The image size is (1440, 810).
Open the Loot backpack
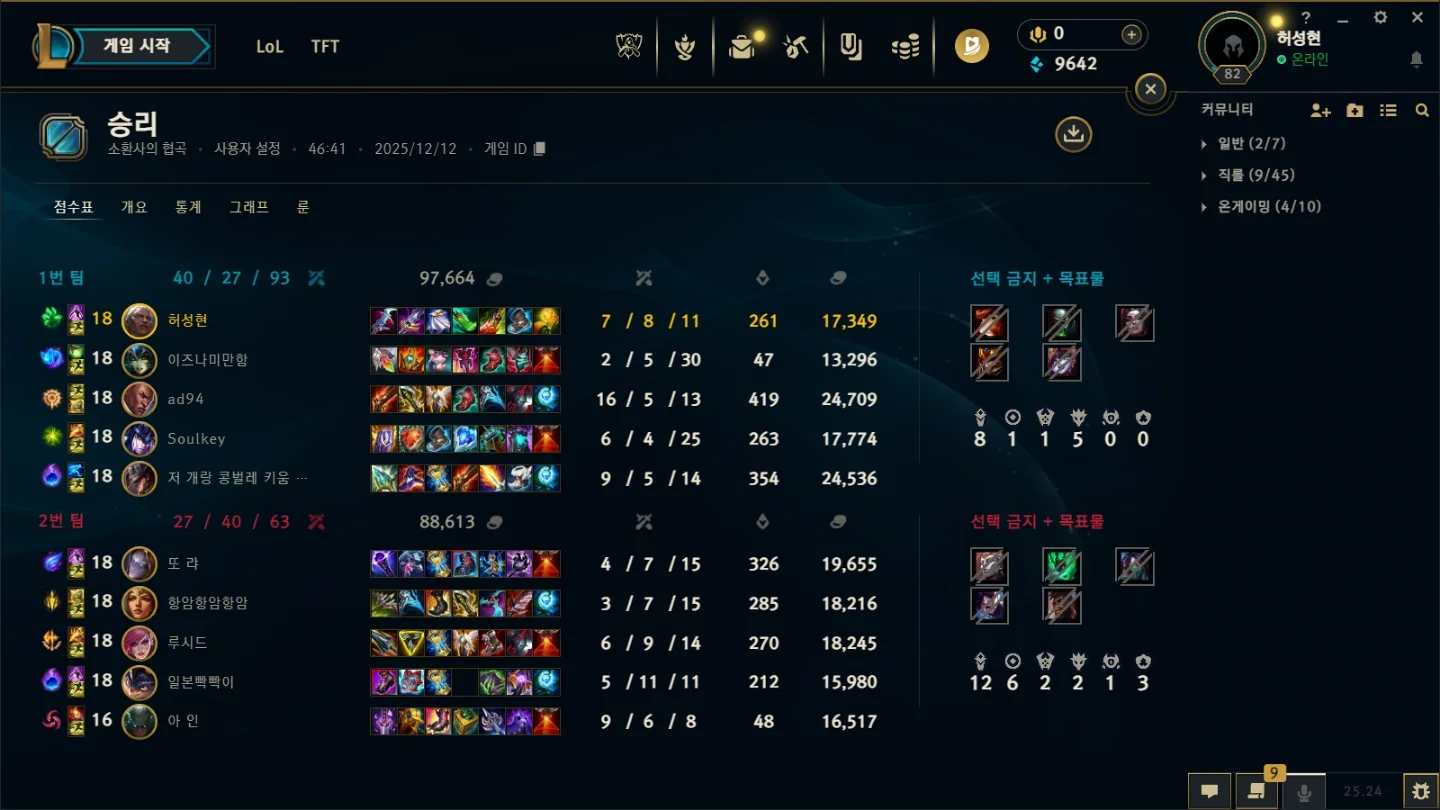pyautogui.click(x=742, y=46)
